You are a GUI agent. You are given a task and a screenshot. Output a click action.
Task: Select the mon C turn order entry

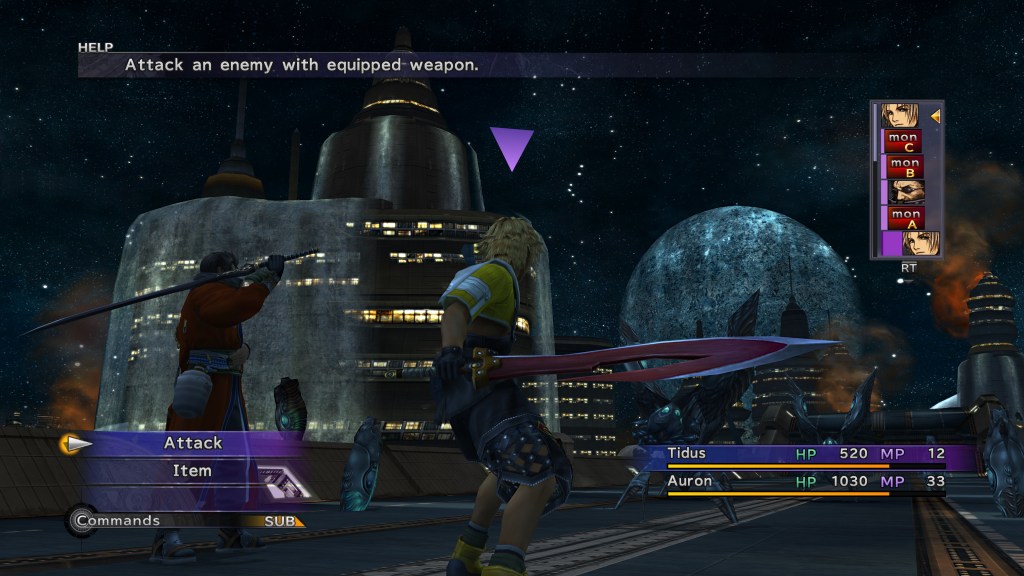904,141
